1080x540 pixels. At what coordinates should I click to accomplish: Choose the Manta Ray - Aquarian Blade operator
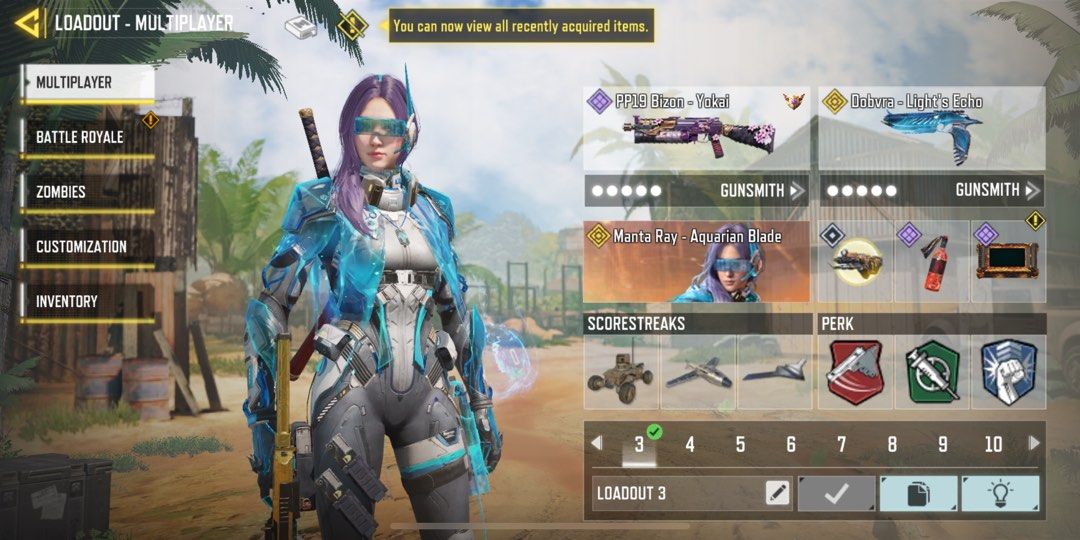tap(697, 262)
